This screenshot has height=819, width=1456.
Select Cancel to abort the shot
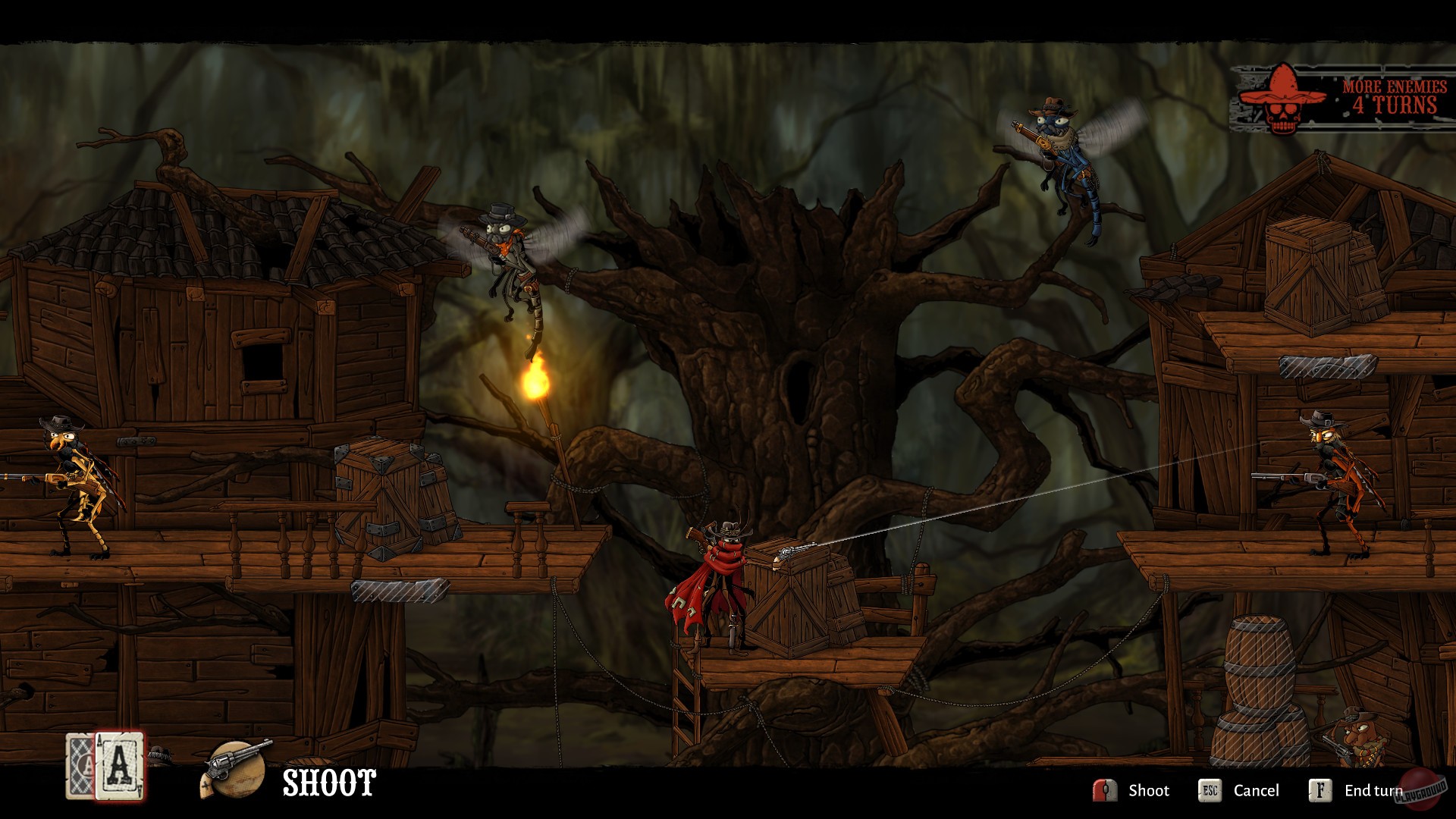[x=1258, y=789]
